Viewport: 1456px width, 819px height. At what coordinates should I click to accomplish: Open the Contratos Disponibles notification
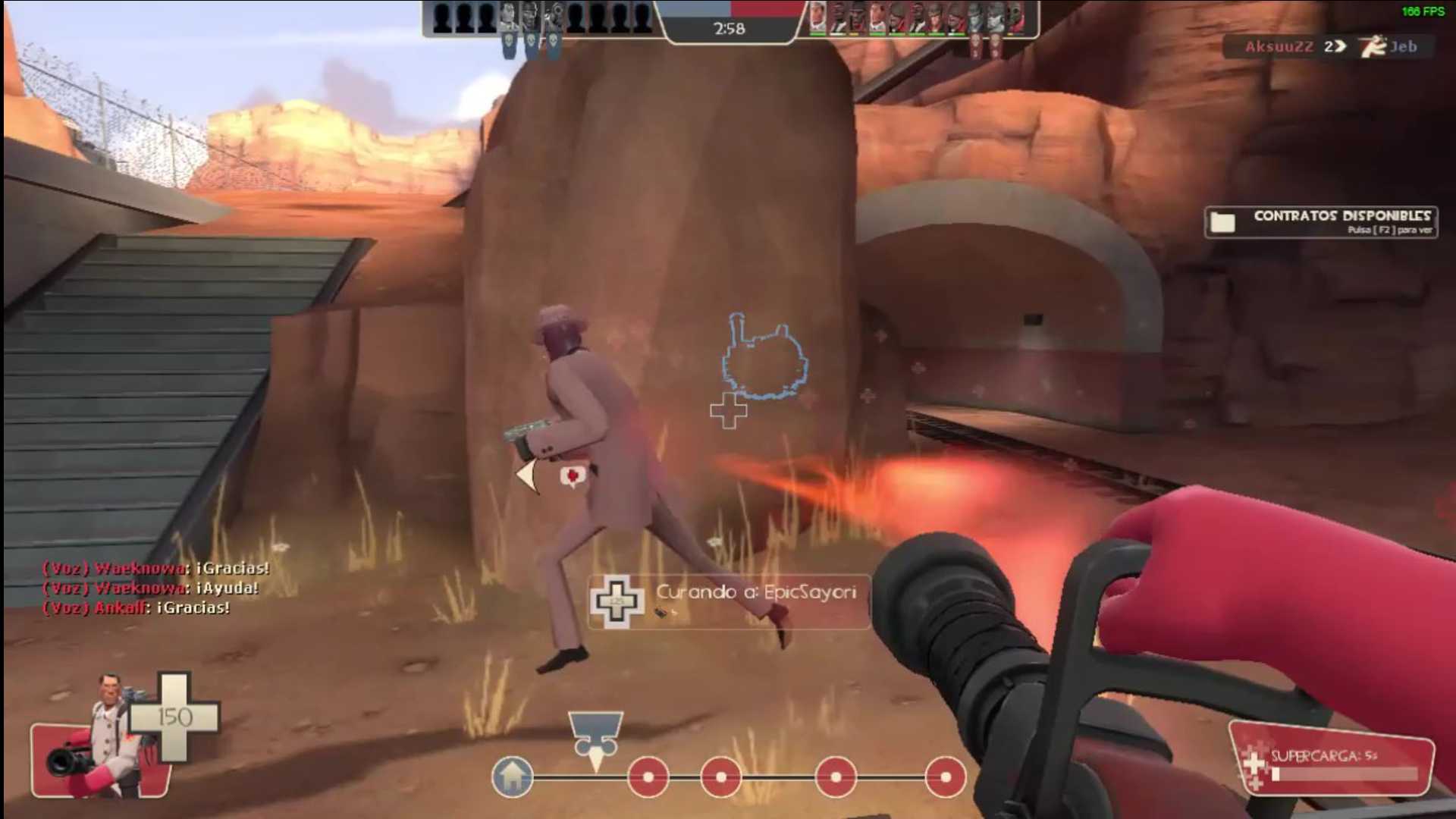(x=1320, y=222)
